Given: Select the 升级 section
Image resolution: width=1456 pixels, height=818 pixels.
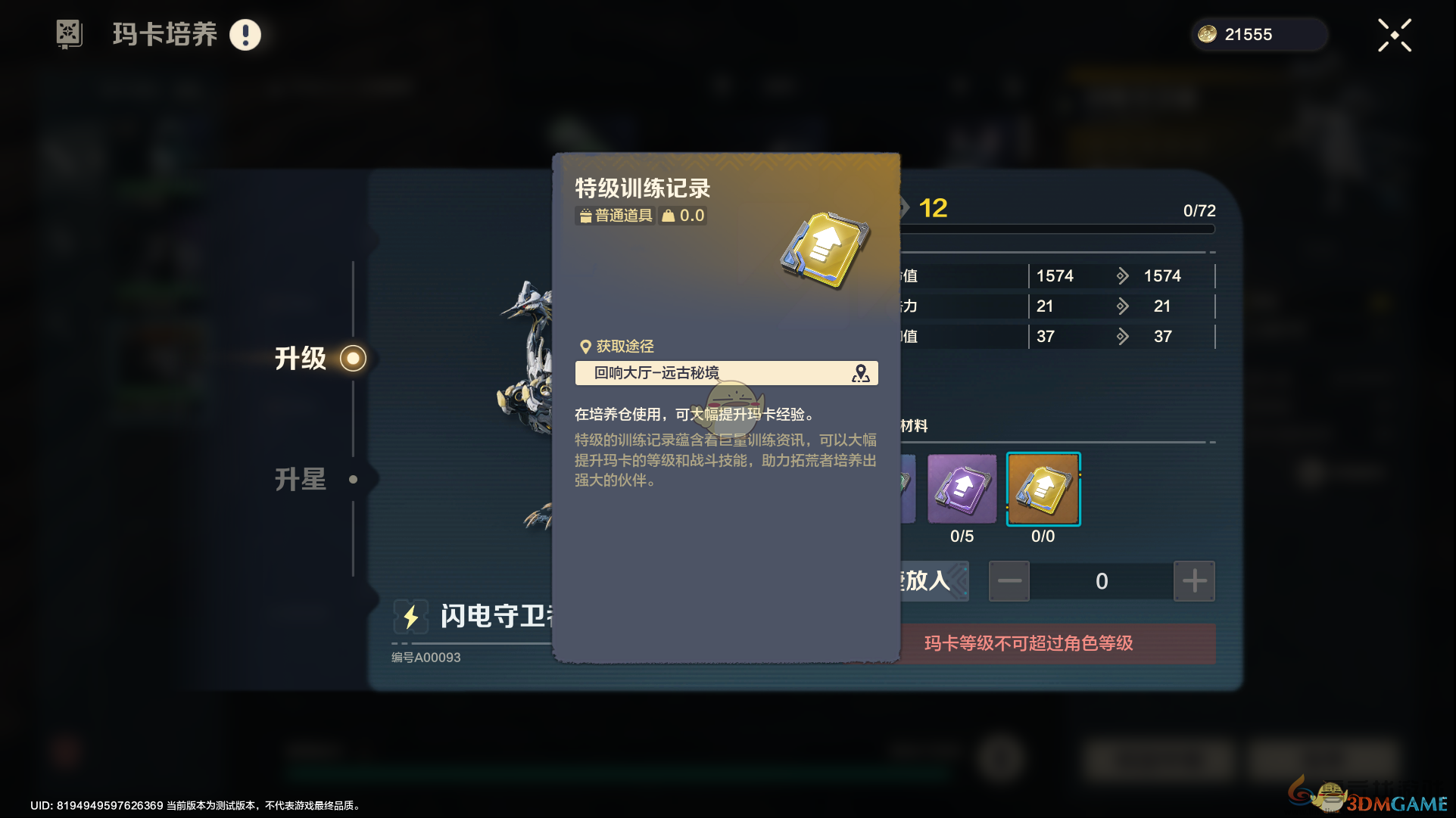Looking at the screenshot, I should click(x=301, y=358).
